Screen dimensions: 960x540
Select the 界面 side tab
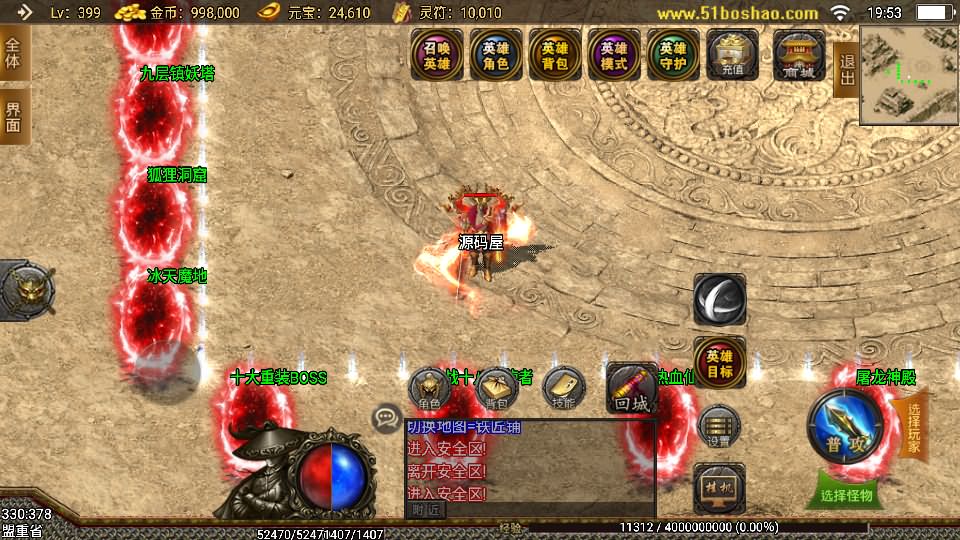[x=13, y=117]
